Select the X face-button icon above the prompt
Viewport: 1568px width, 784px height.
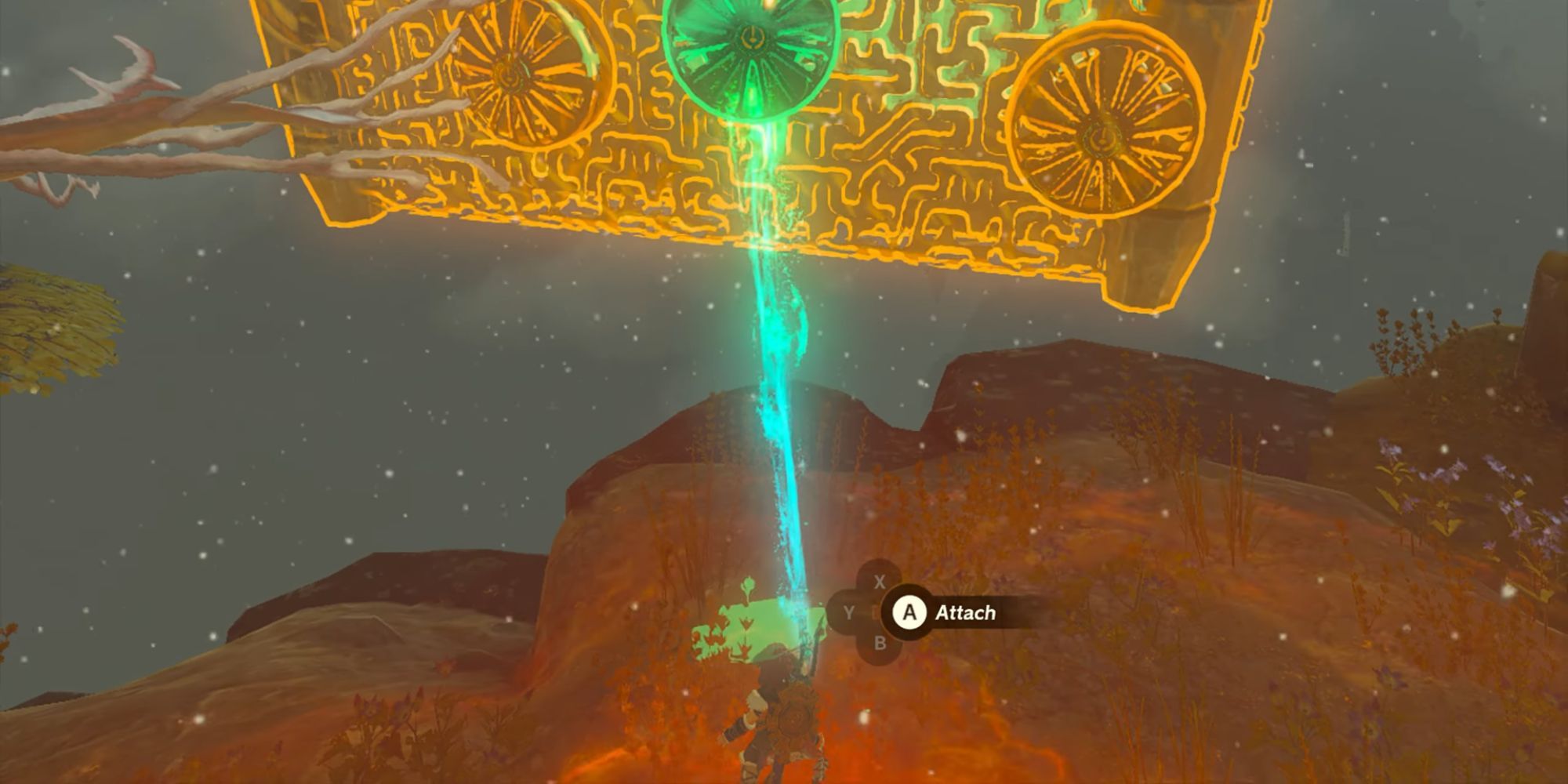[880, 583]
